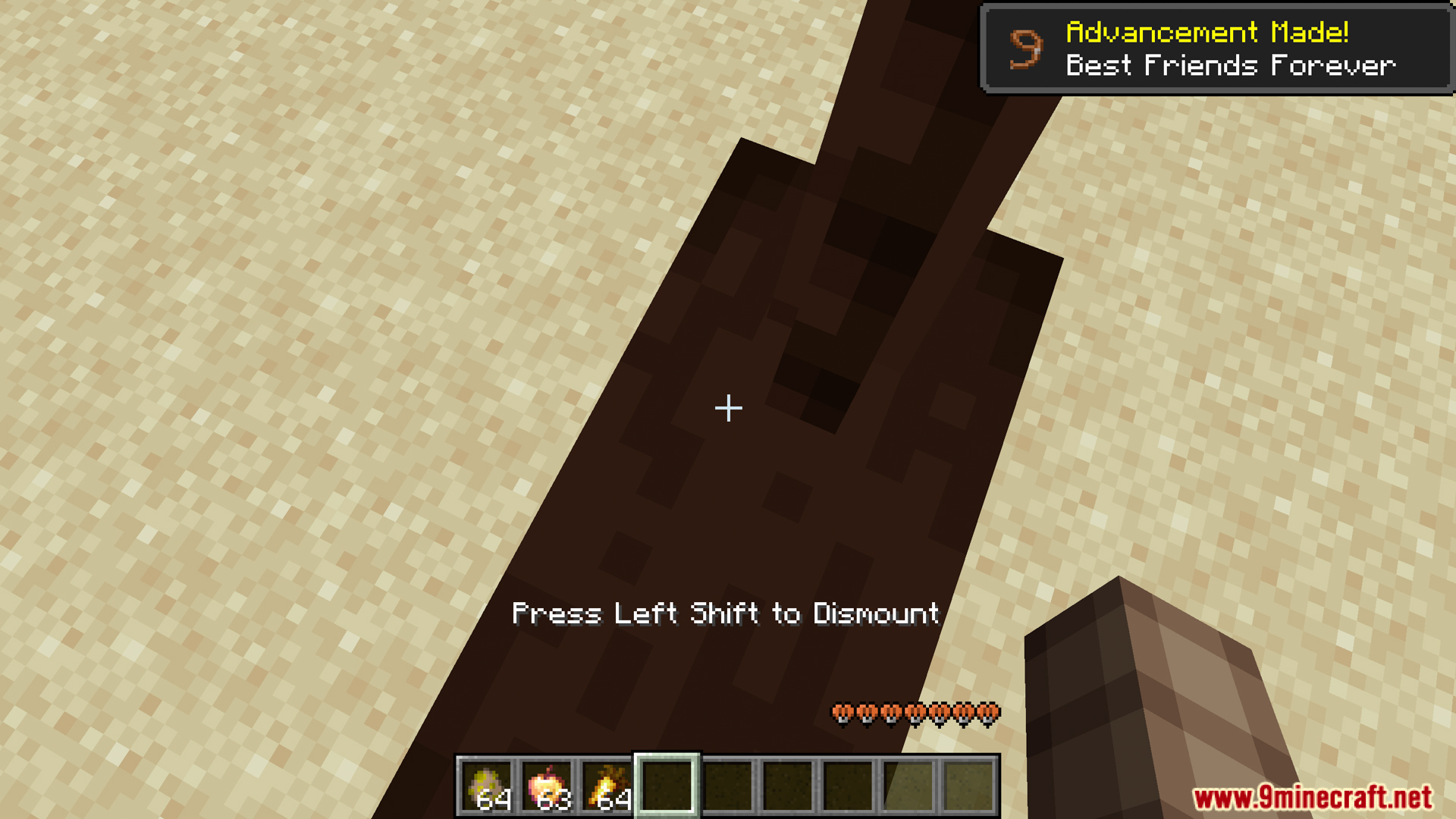Click the first heart in the health bar
The width and height of the screenshot is (1456, 819).
point(842,714)
